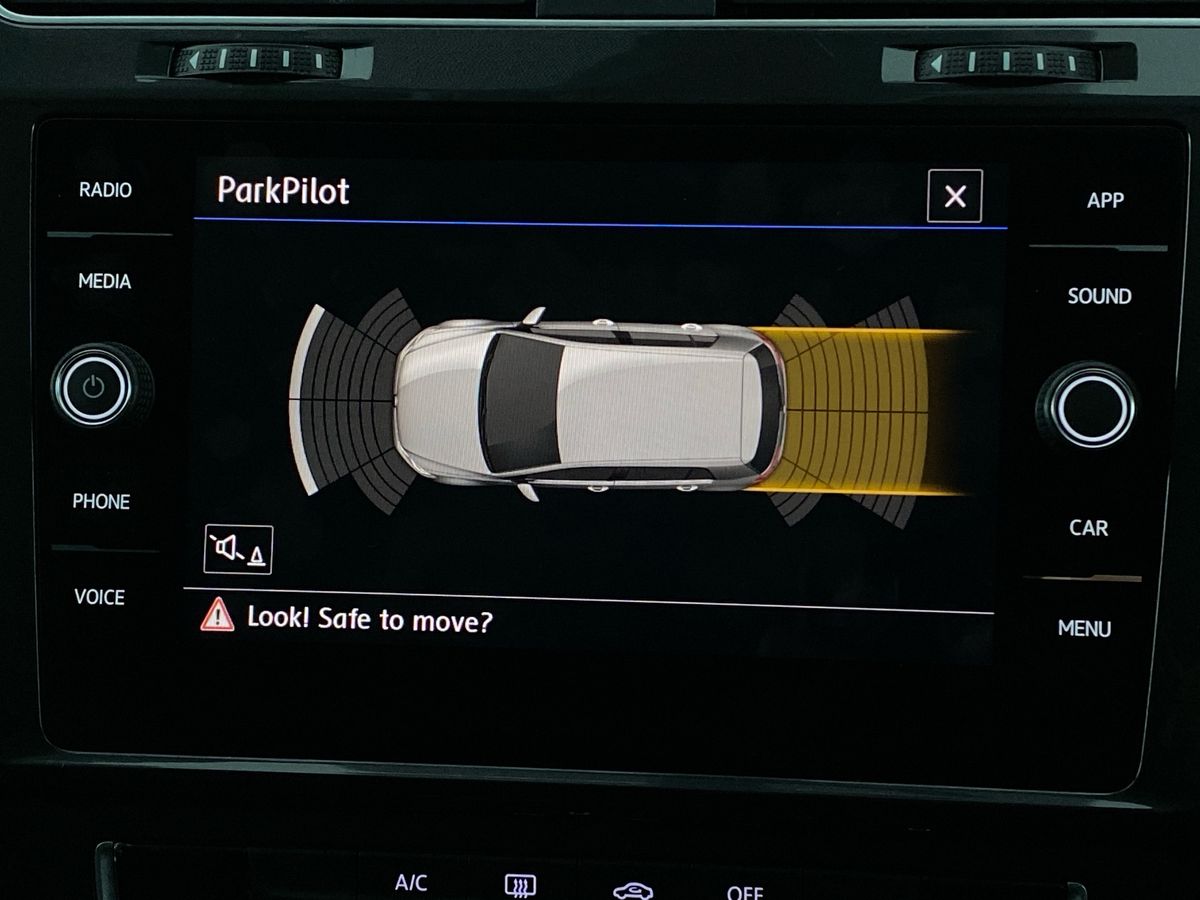Open the CAR settings

point(1088,527)
